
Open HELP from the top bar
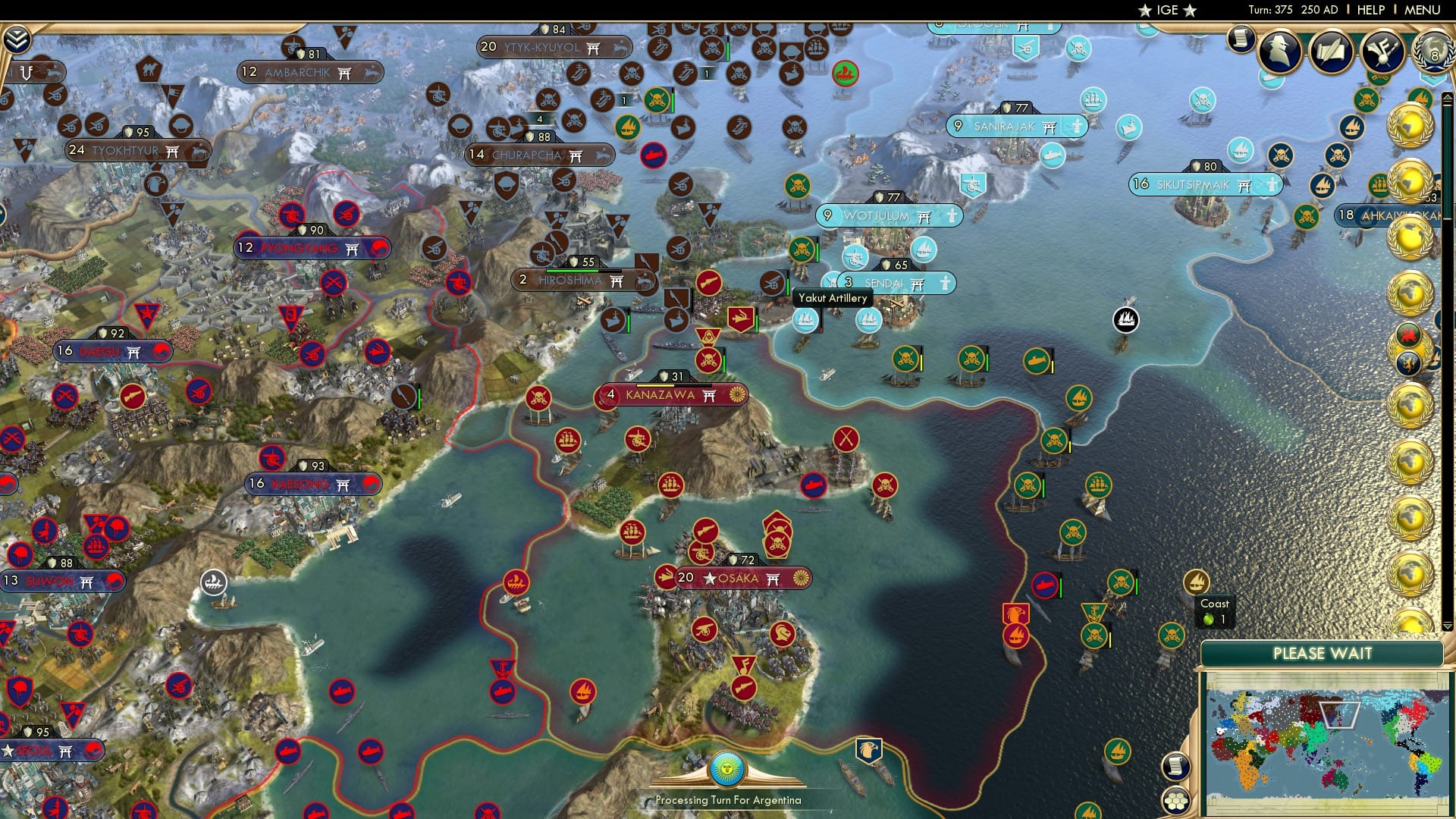click(1369, 10)
